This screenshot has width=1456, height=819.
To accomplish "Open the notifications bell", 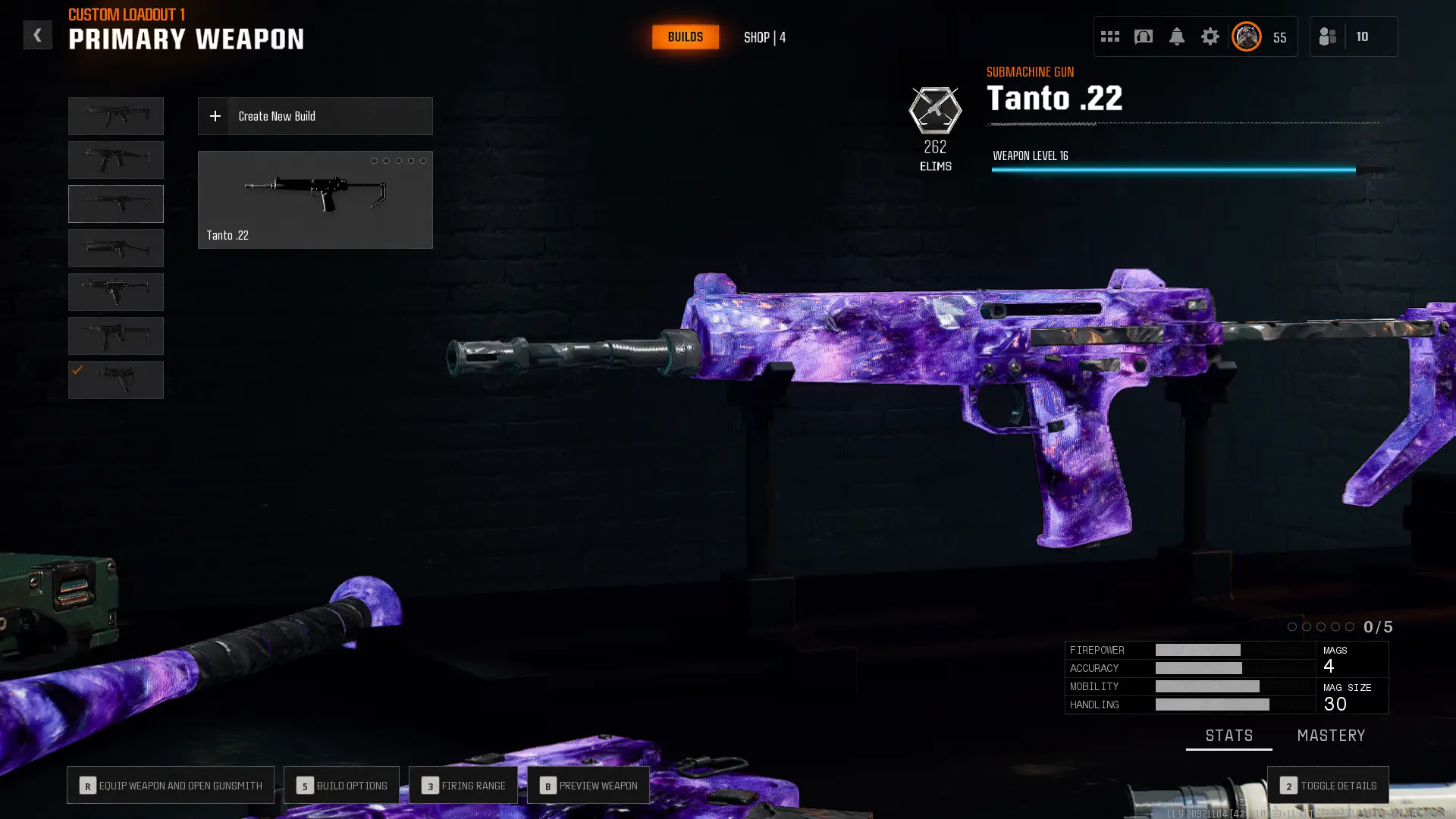I will [1177, 36].
